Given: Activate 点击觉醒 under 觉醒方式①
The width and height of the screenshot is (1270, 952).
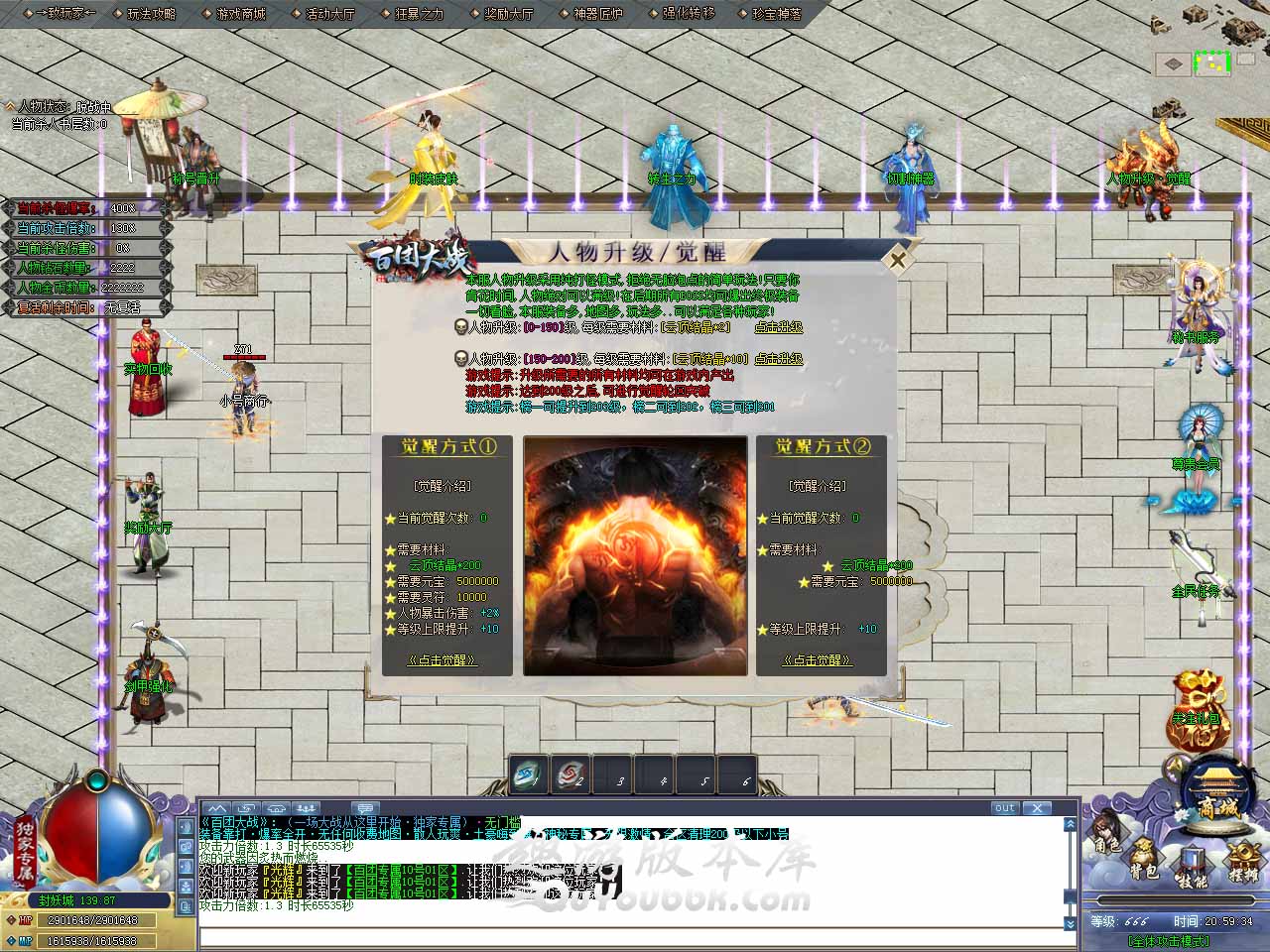Looking at the screenshot, I should 443,659.
